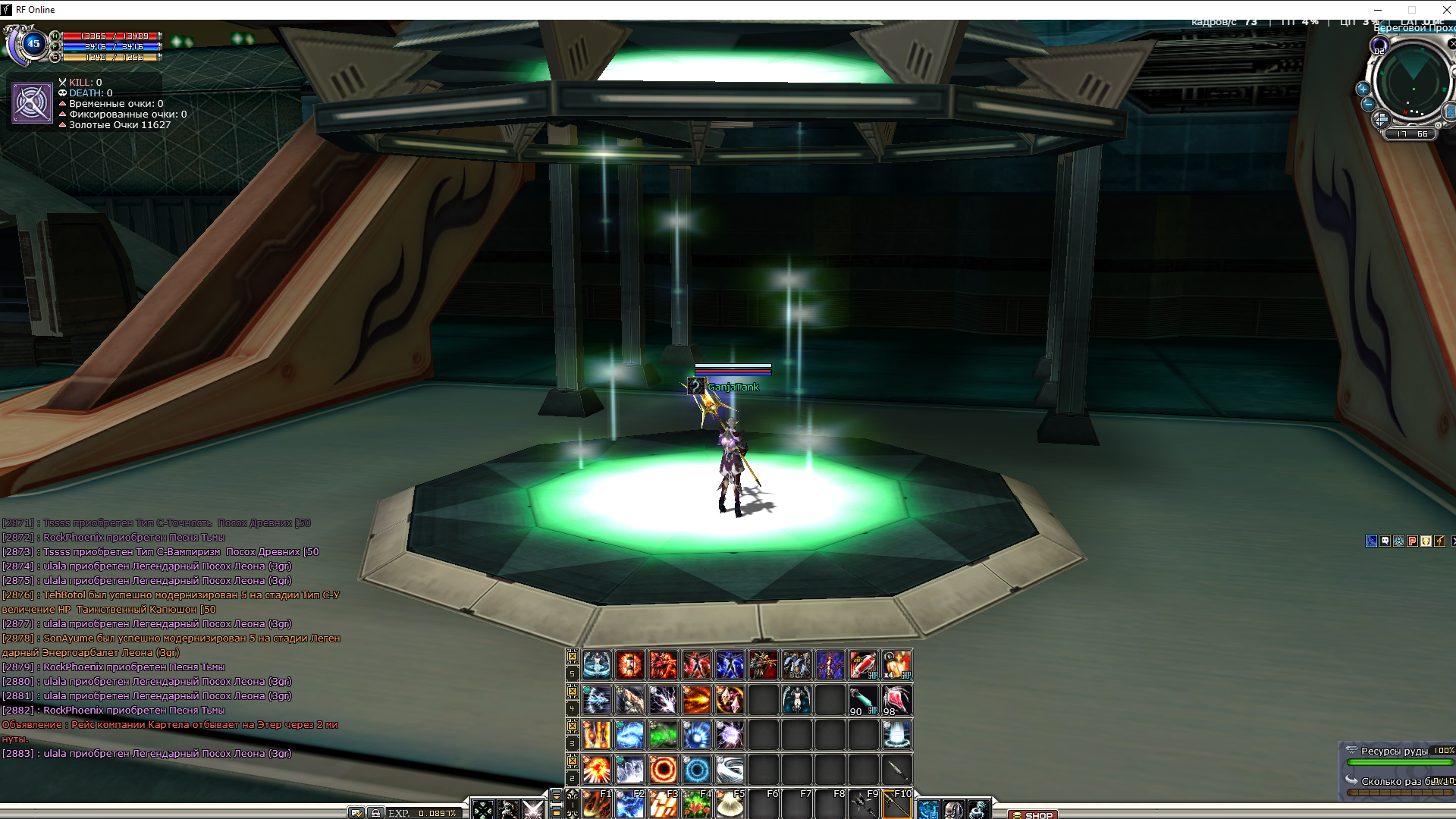1456x819 pixels.
Task: Use the teal potion stacked at 90
Action: point(863,700)
